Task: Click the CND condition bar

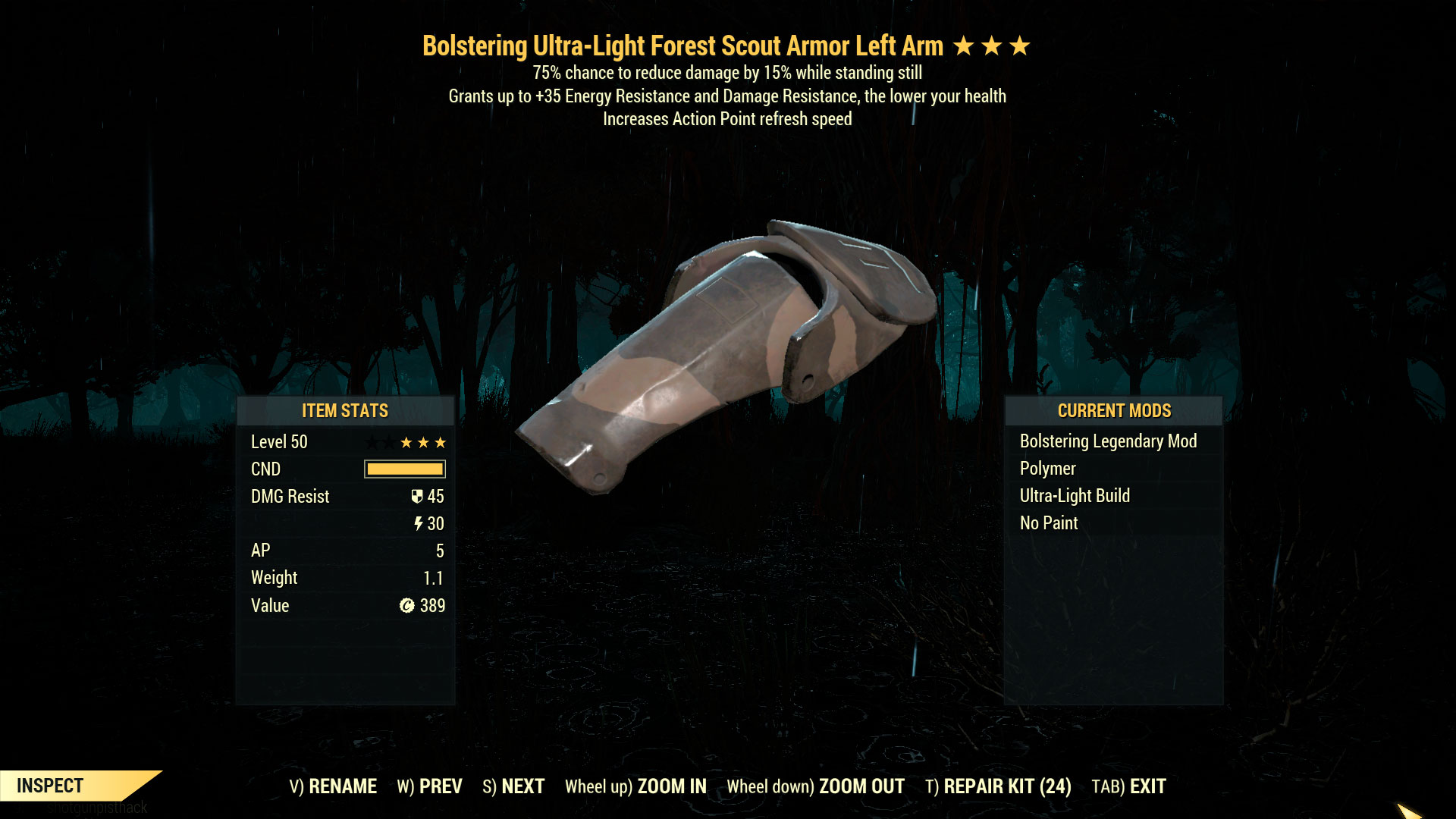Action: point(404,469)
